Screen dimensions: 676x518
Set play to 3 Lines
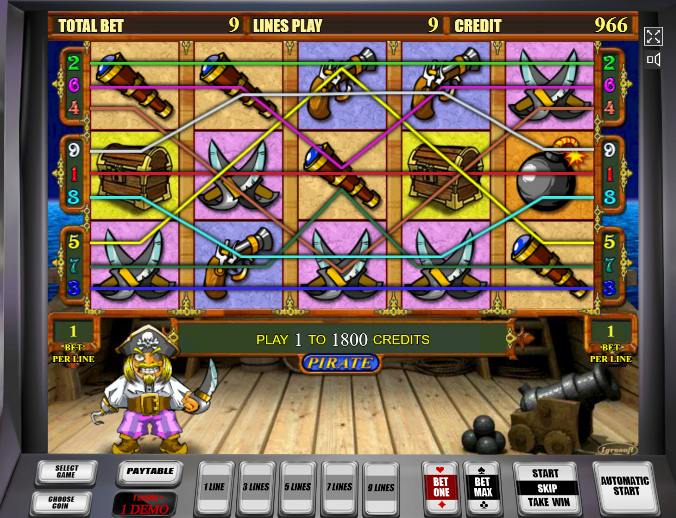(256, 486)
